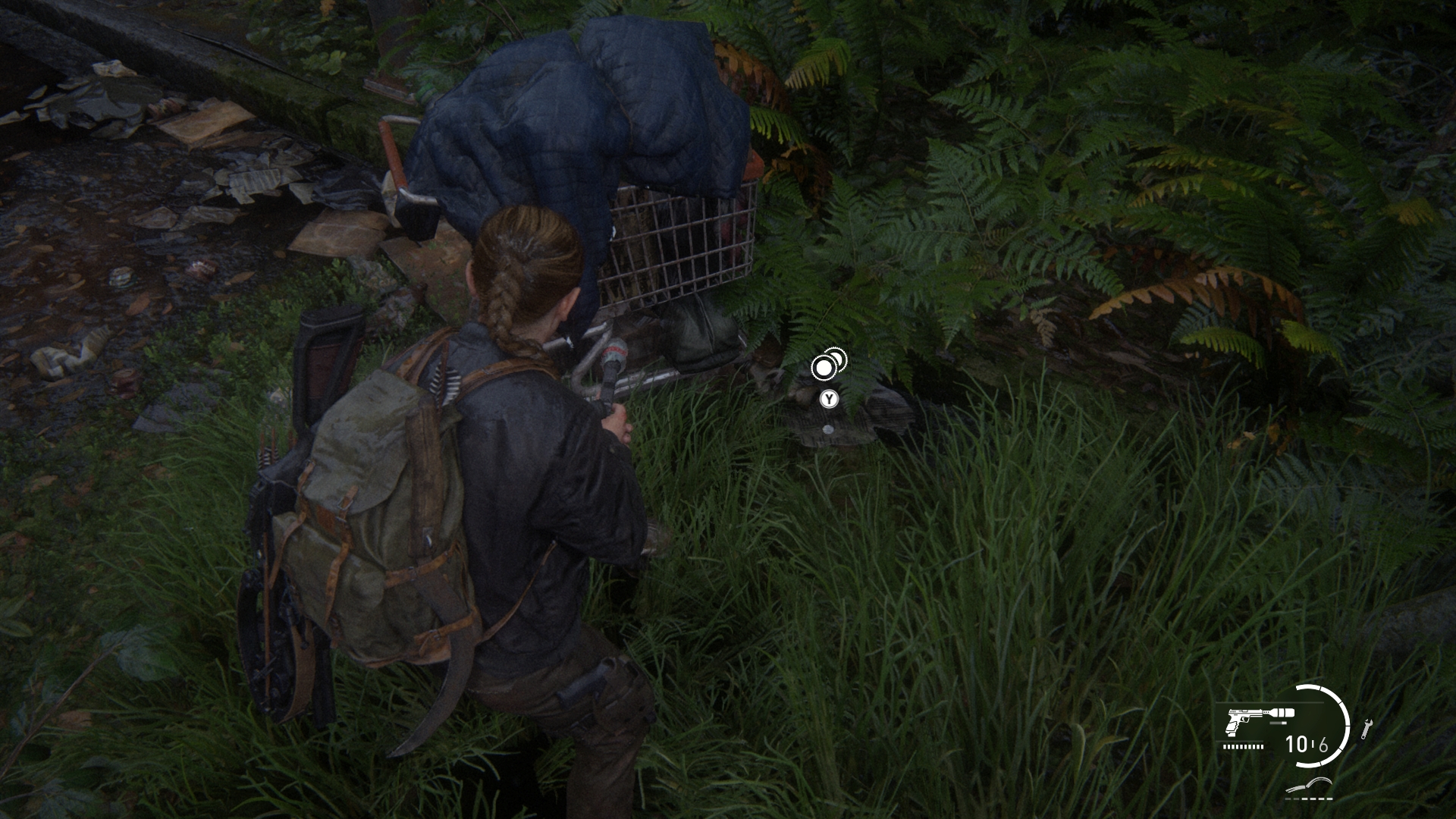The width and height of the screenshot is (1456, 819).
Task: Click the coin pickup marker icon
Action: 827,366
